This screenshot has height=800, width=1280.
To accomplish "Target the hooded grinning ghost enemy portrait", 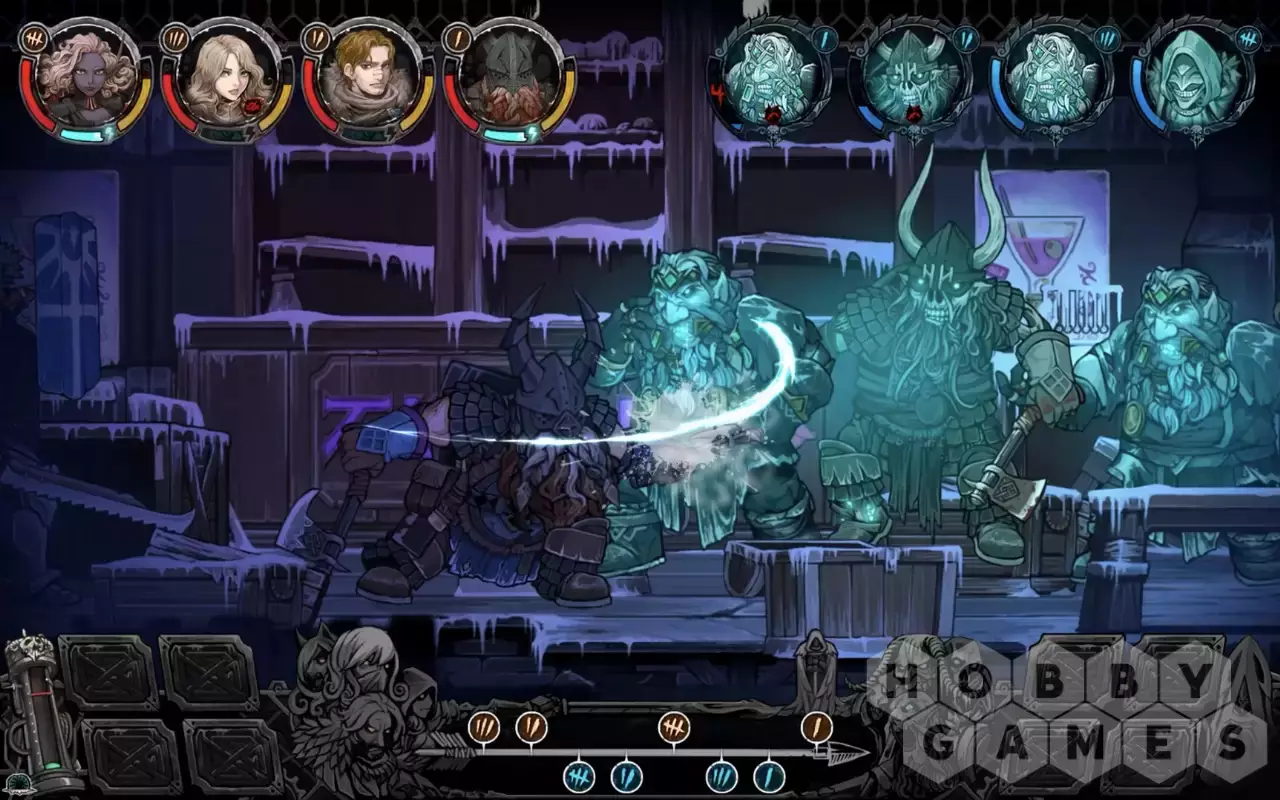I will pos(1192,82).
